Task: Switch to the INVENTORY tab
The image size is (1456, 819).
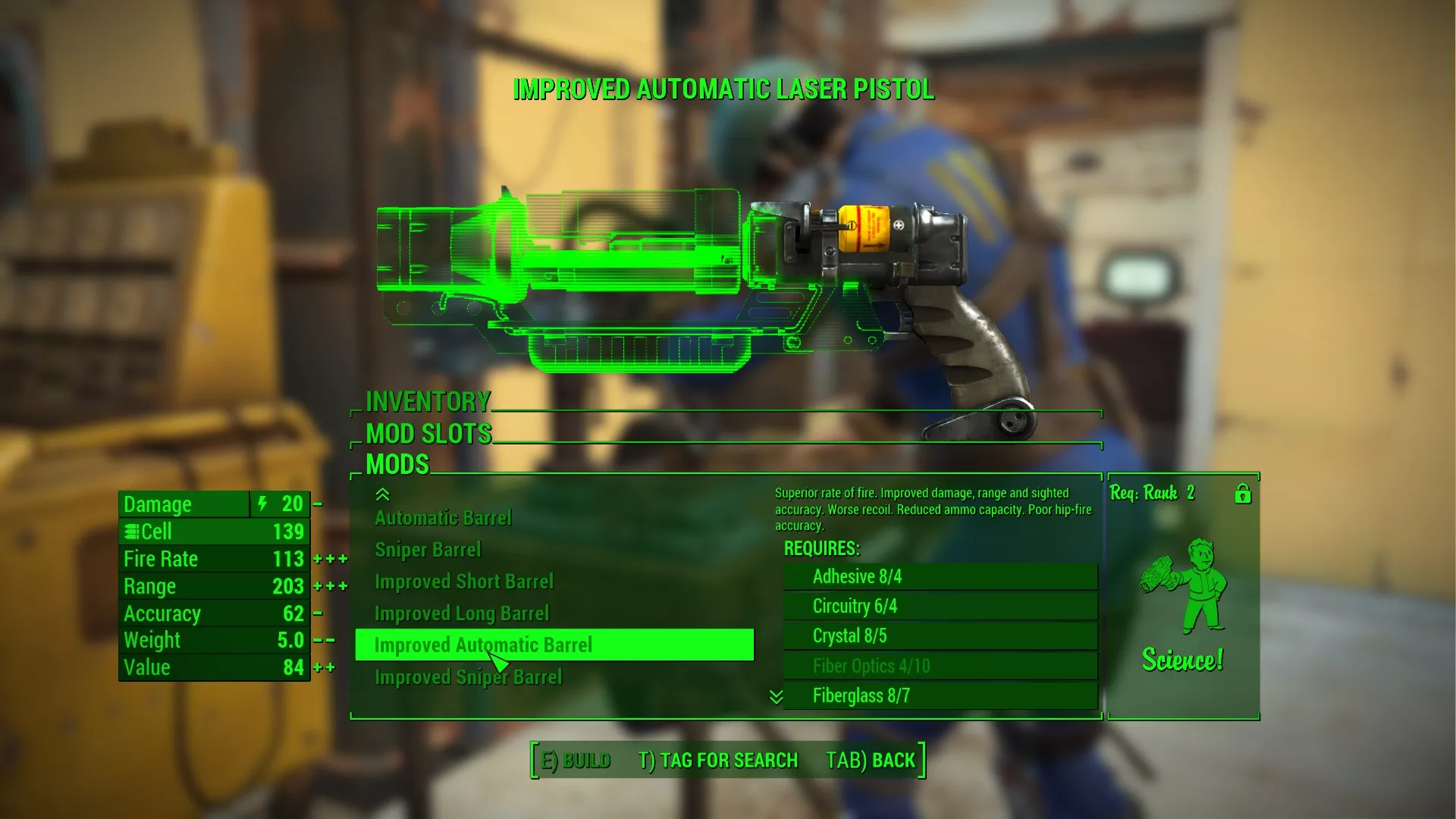Action: pyautogui.click(x=428, y=400)
